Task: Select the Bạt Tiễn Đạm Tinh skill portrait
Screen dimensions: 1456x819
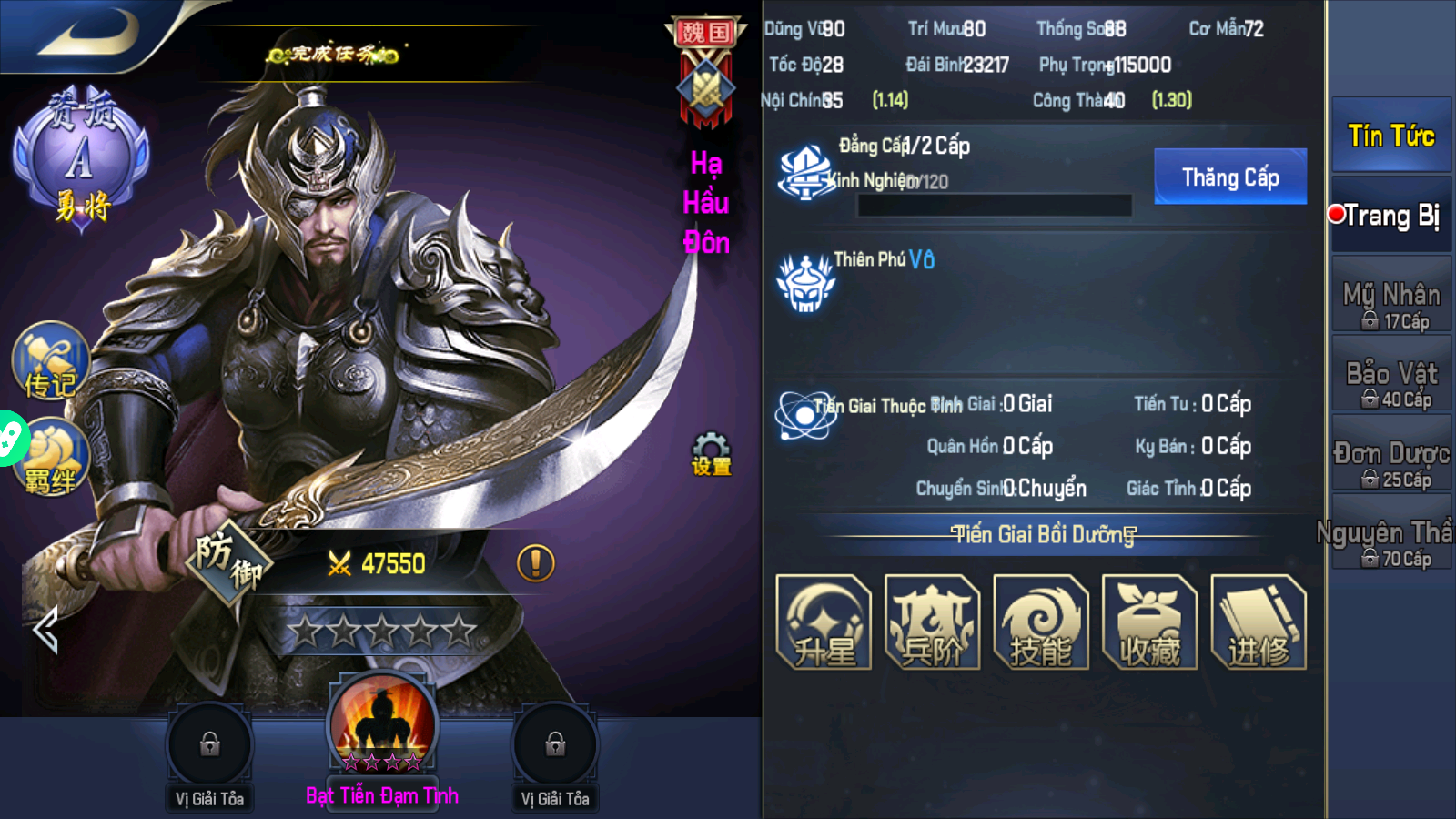Action: (x=382, y=725)
